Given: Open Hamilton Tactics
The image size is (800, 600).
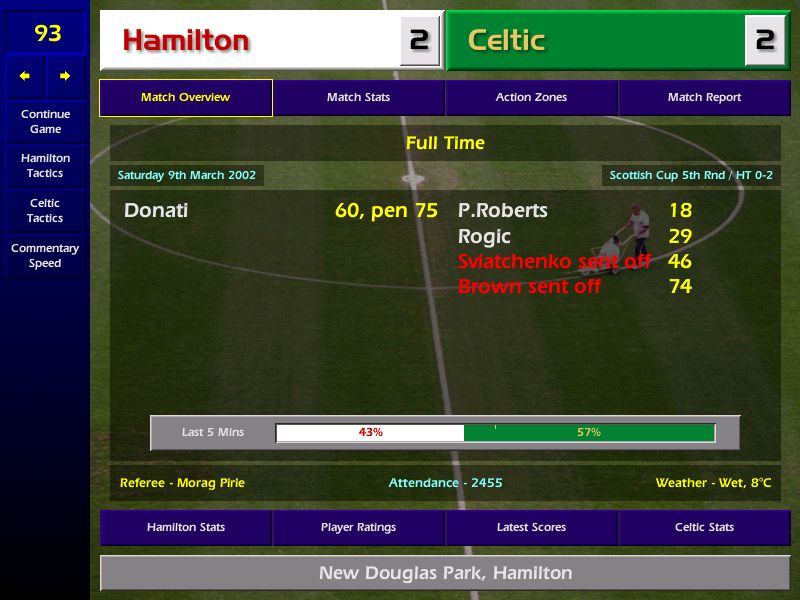Looking at the screenshot, I should pos(45,165).
